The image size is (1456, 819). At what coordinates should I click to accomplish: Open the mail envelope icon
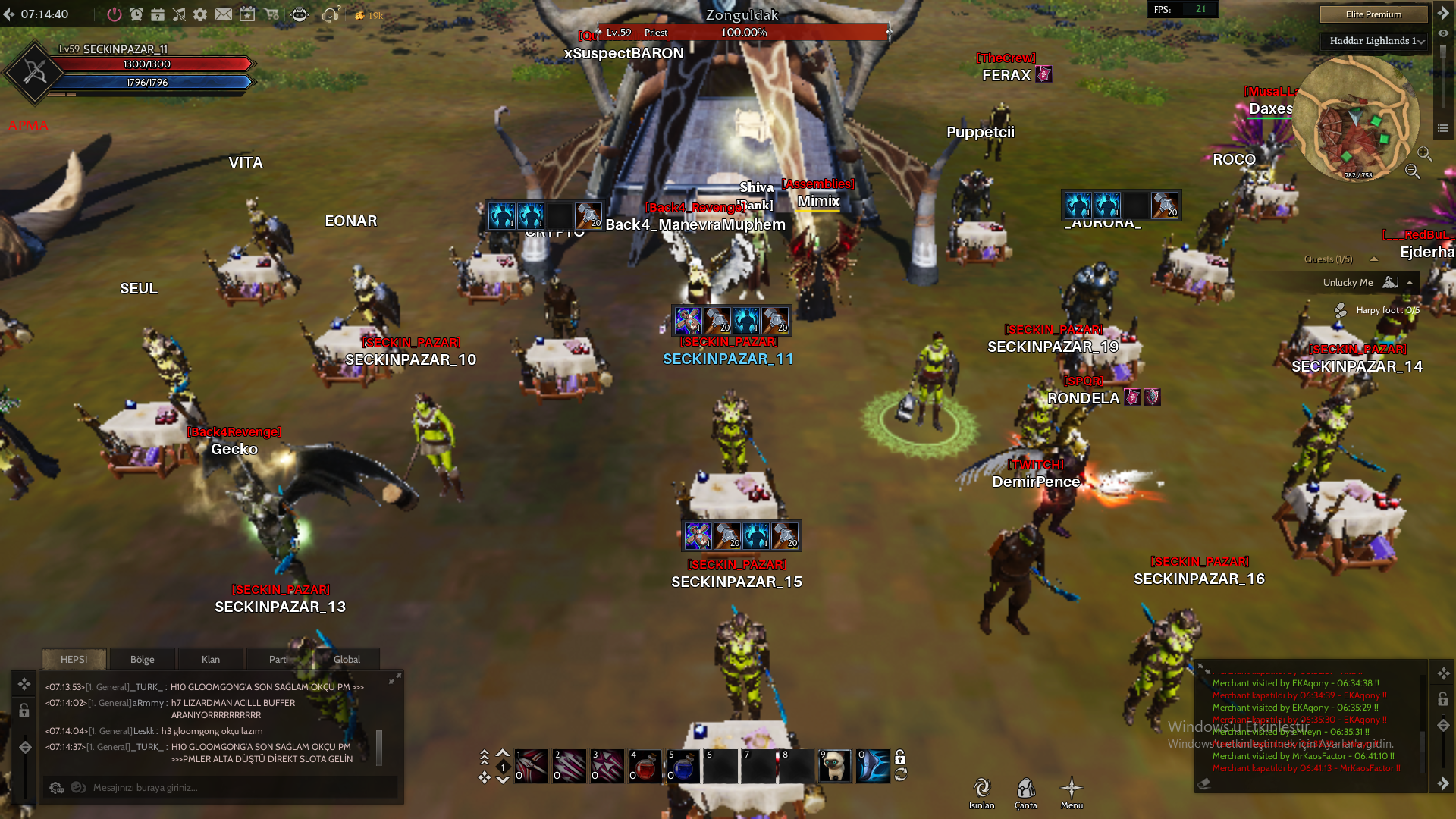(x=223, y=14)
